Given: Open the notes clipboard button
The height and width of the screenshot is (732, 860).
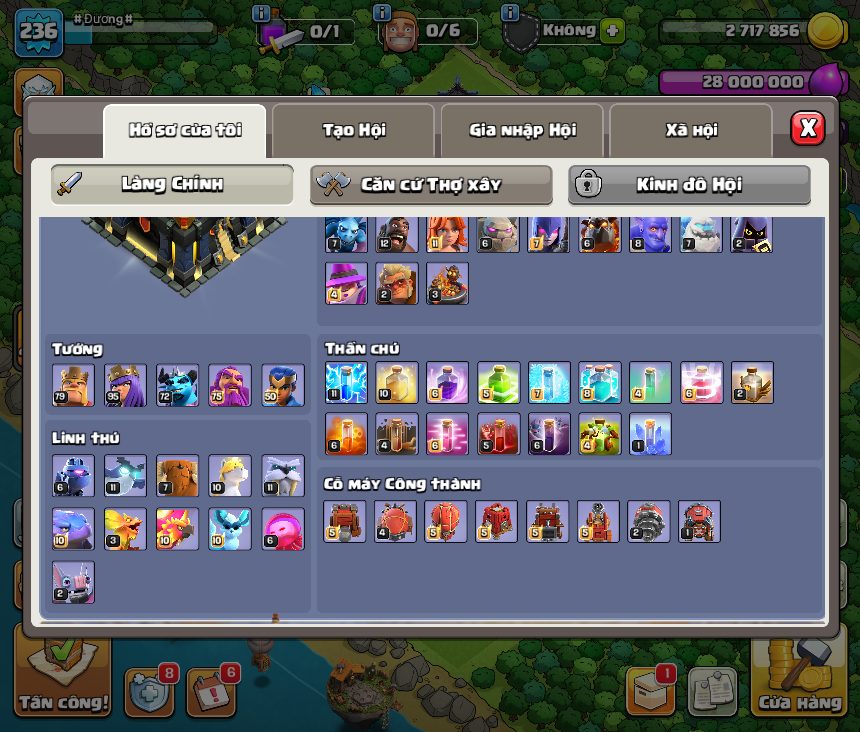Looking at the screenshot, I should [x=712, y=692].
